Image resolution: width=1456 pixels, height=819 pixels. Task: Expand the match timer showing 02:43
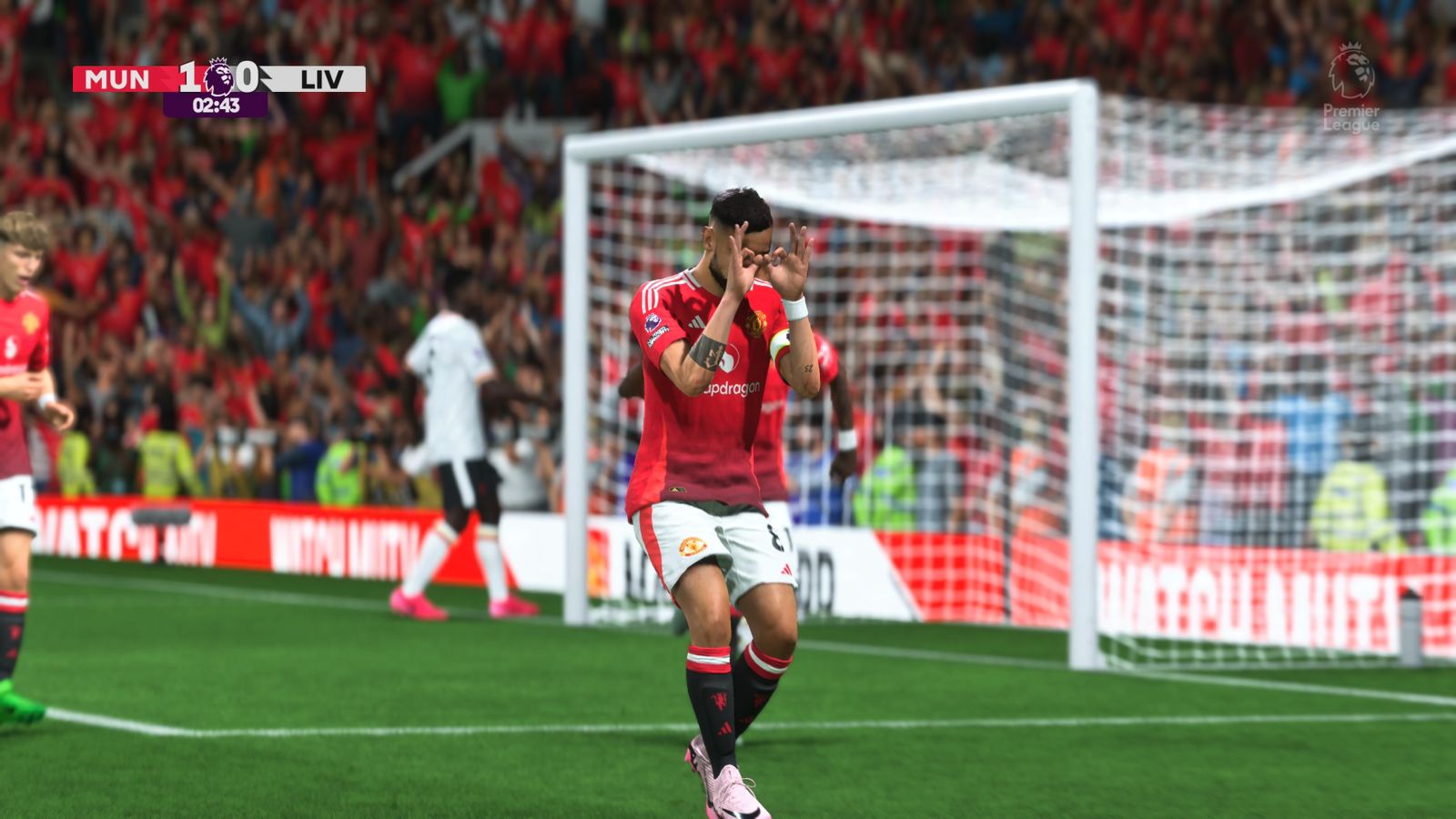tap(216, 104)
